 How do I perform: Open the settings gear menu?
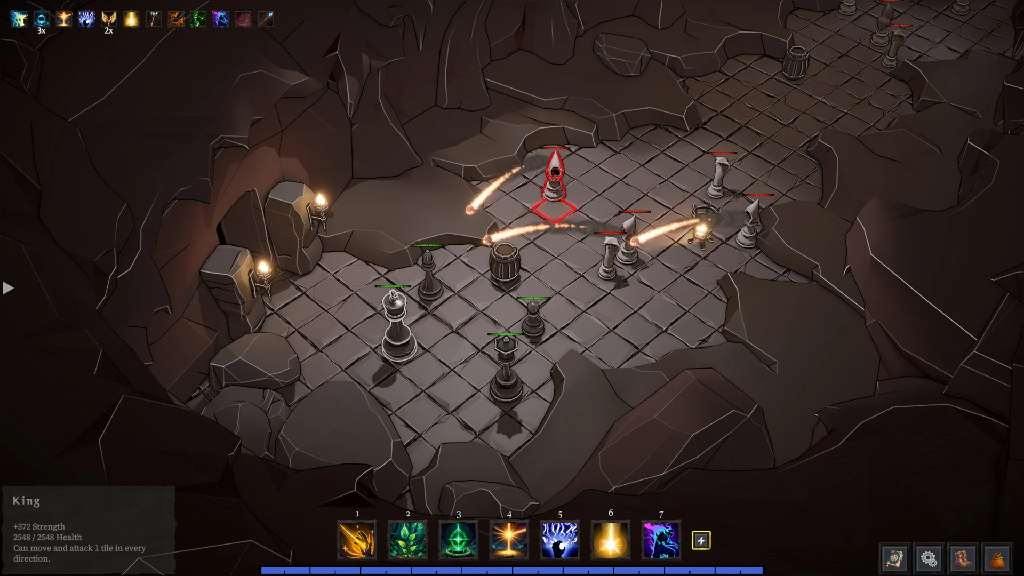point(929,558)
